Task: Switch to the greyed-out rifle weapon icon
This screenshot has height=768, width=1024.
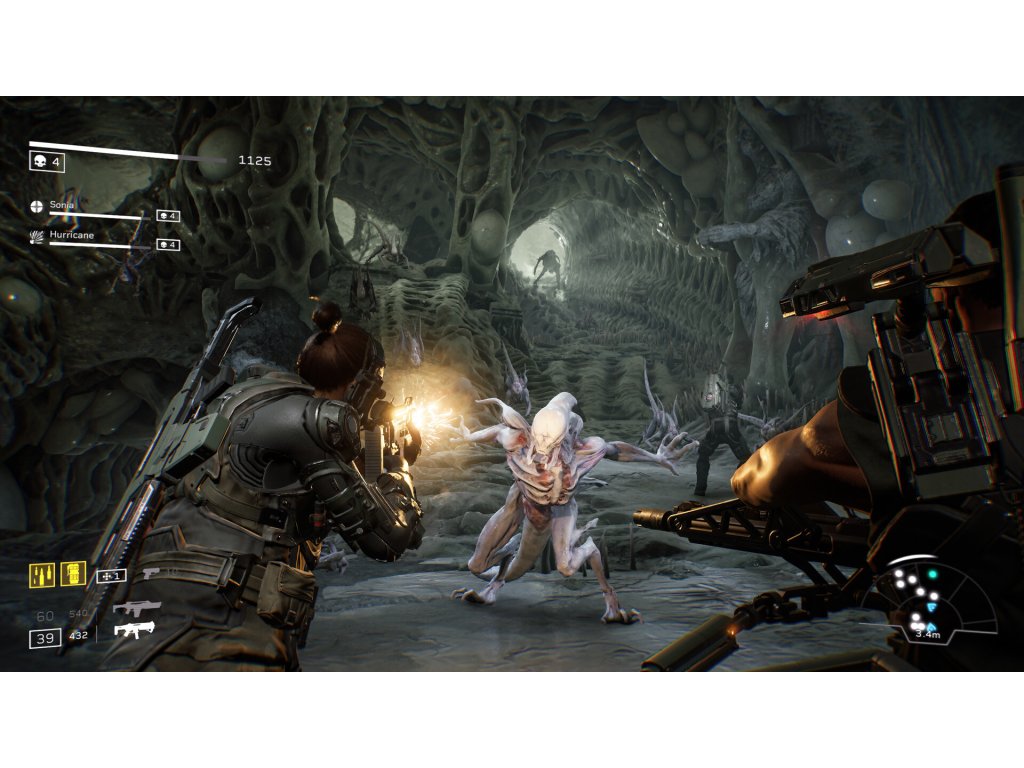Action: [136, 607]
